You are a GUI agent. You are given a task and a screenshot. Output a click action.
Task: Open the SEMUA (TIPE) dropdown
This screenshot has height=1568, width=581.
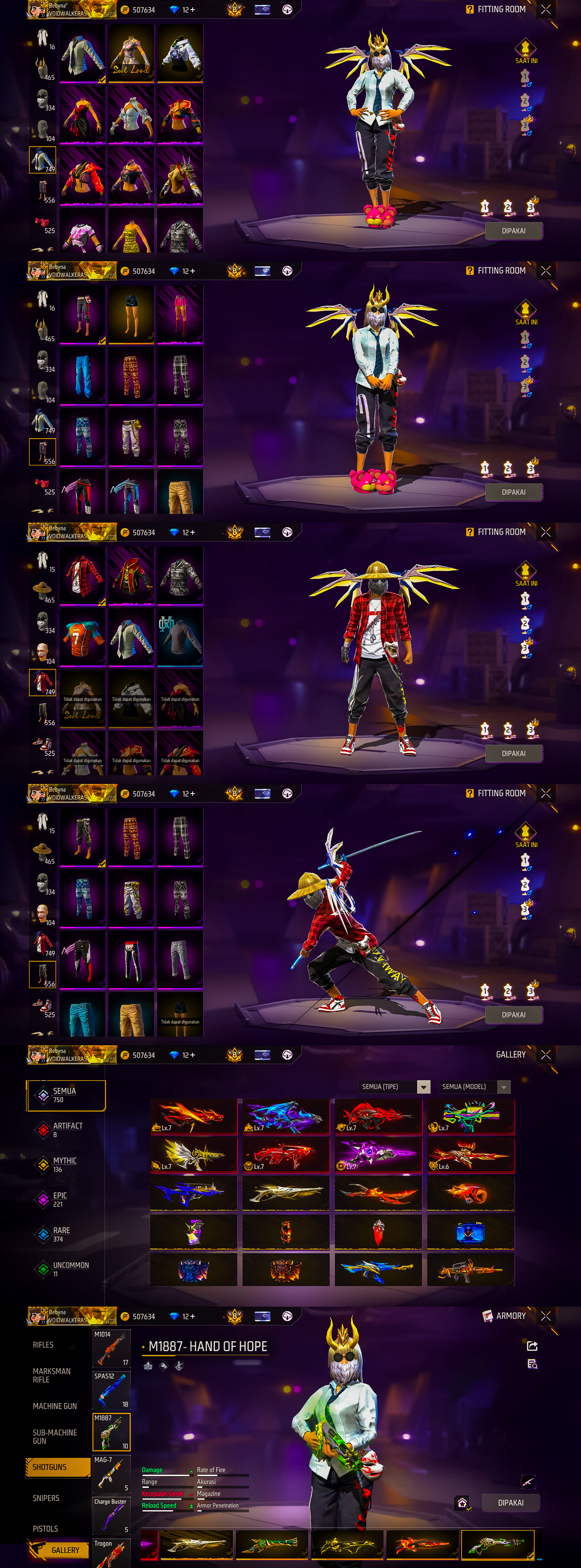tap(395, 1086)
